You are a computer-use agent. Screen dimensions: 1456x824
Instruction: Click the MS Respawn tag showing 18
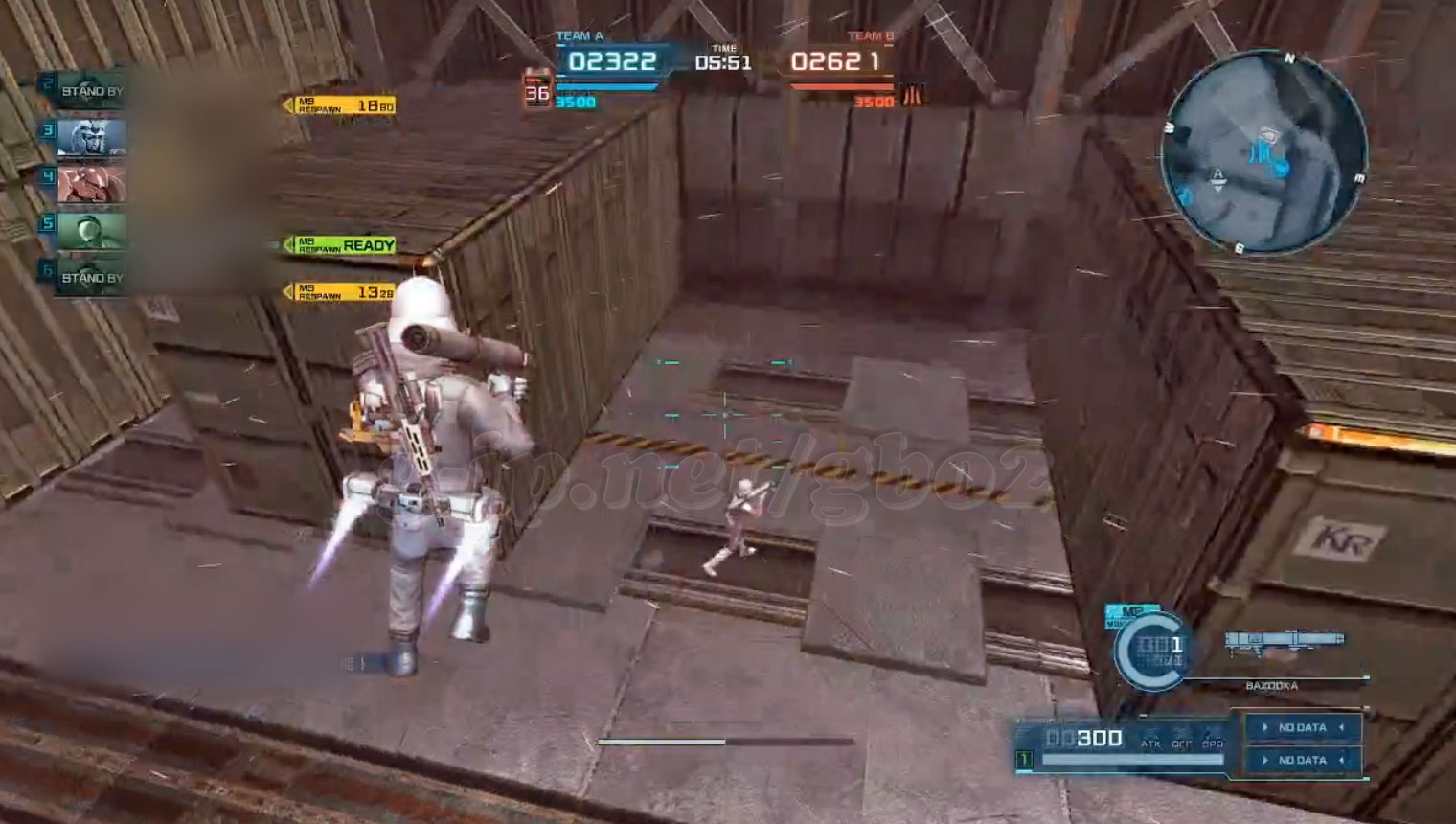click(x=342, y=105)
